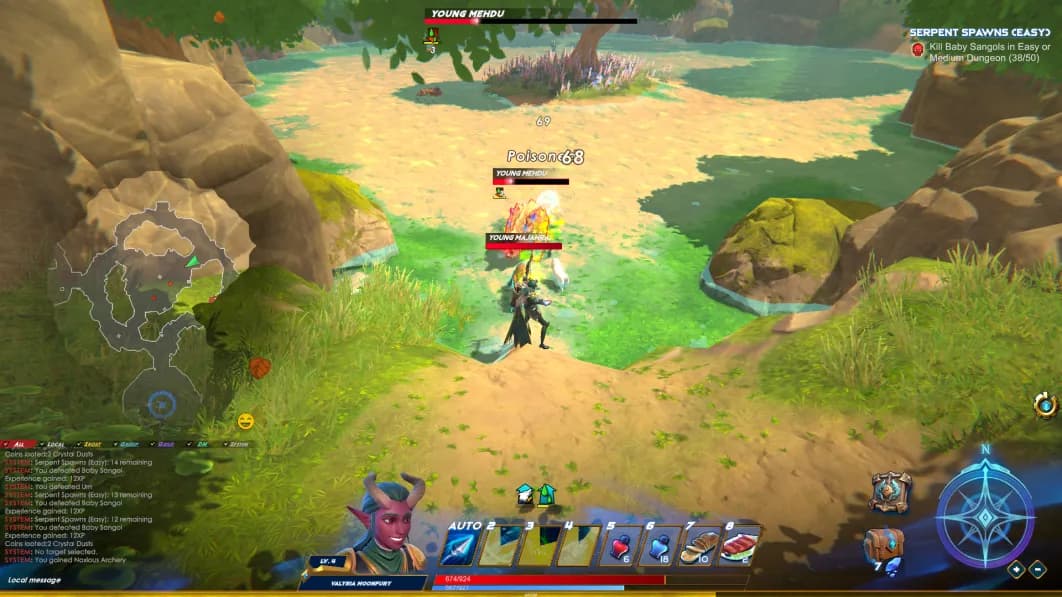This screenshot has width=1062, height=597.
Task: Open the framed crystal menu icon
Action: click(890, 492)
